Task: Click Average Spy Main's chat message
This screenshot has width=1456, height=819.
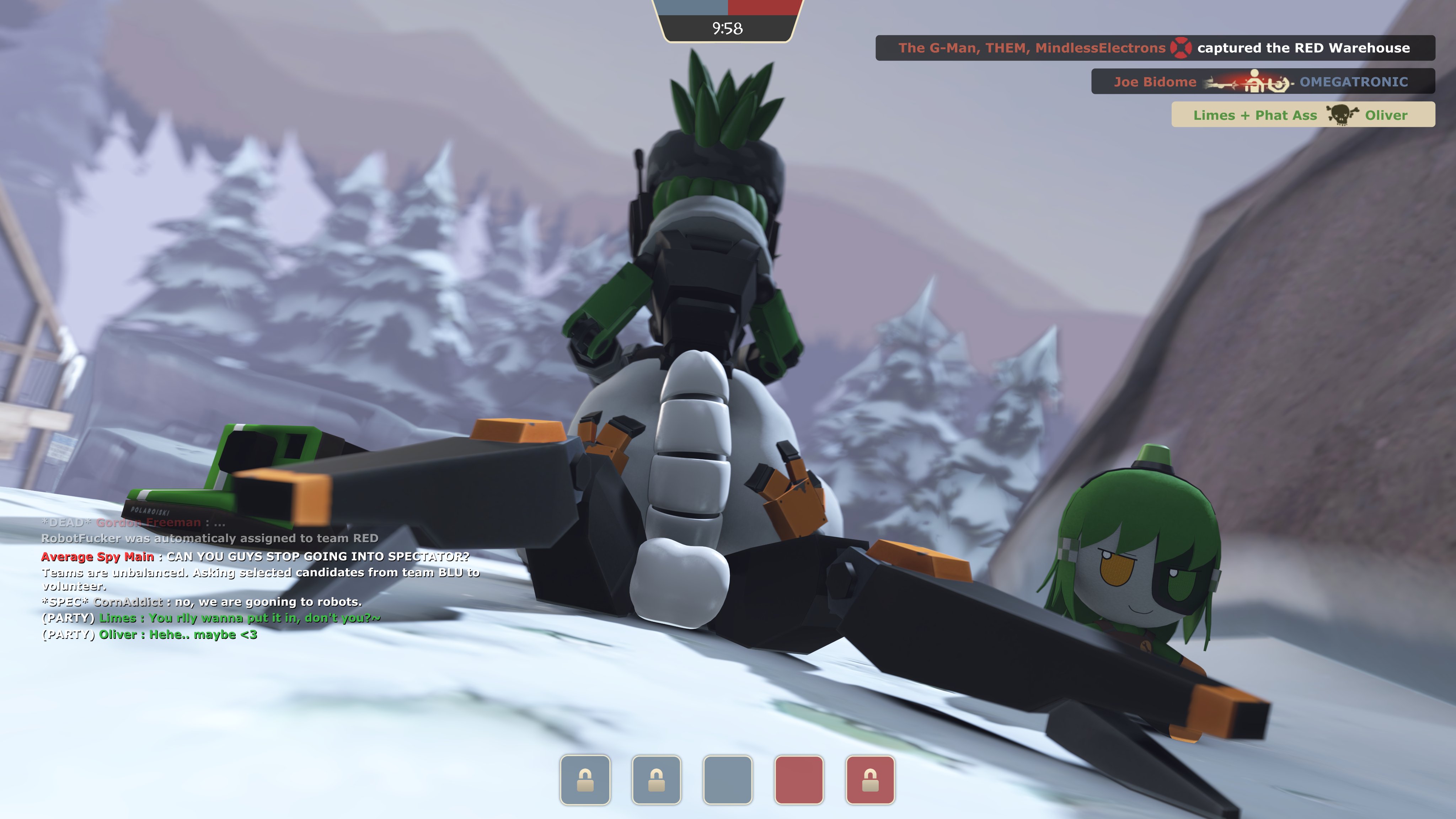Action: pyautogui.click(x=255, y=557)
